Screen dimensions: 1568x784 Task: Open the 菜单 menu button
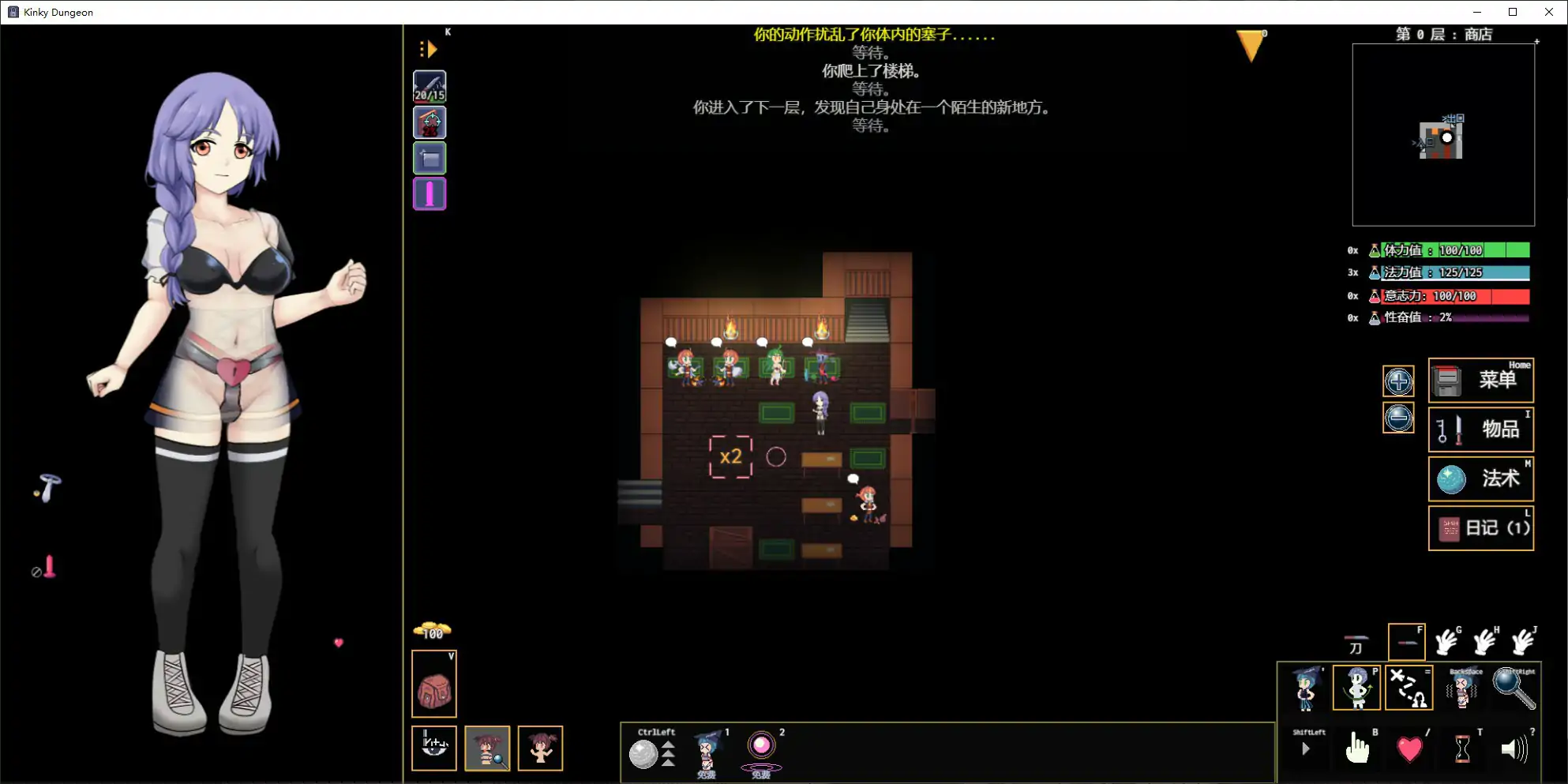(x=1480, y=381)
